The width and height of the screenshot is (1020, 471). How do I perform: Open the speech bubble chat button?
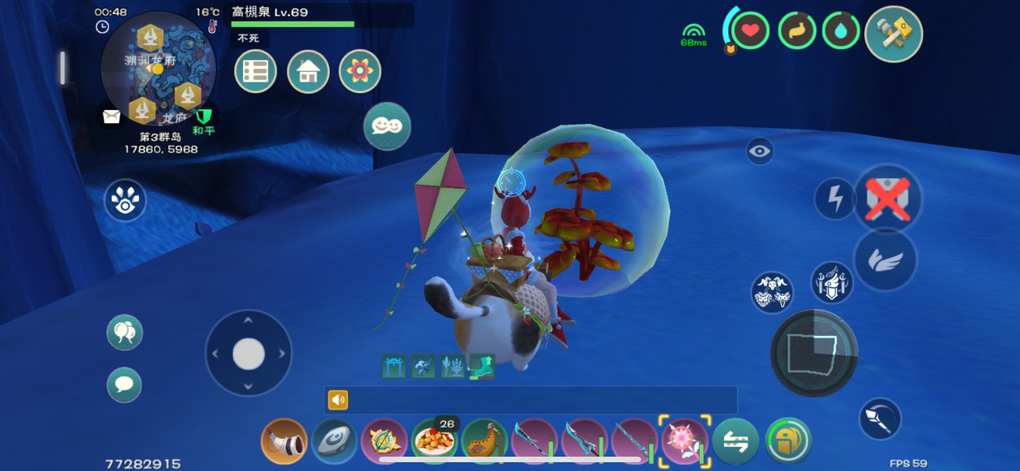click(x=125, y=384)
